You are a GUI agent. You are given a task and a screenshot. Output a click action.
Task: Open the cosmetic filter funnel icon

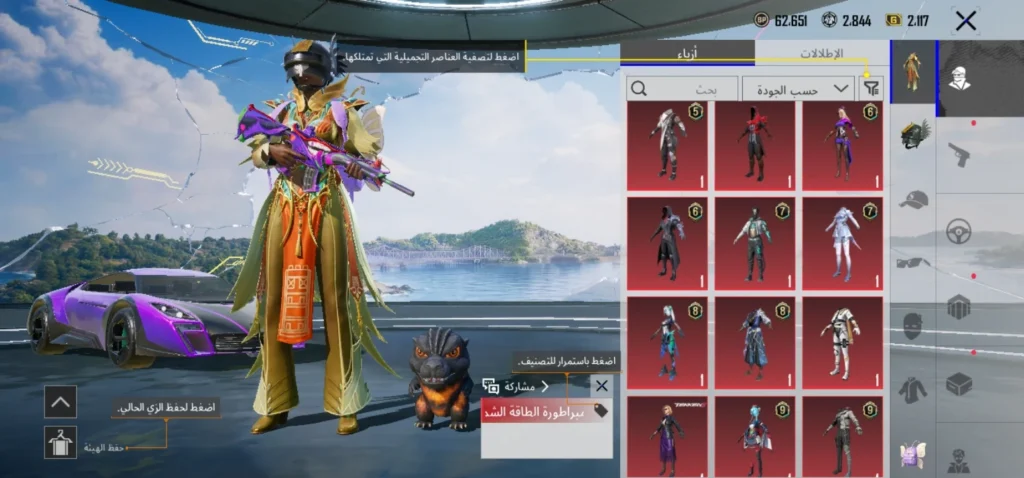coord(871,89)
